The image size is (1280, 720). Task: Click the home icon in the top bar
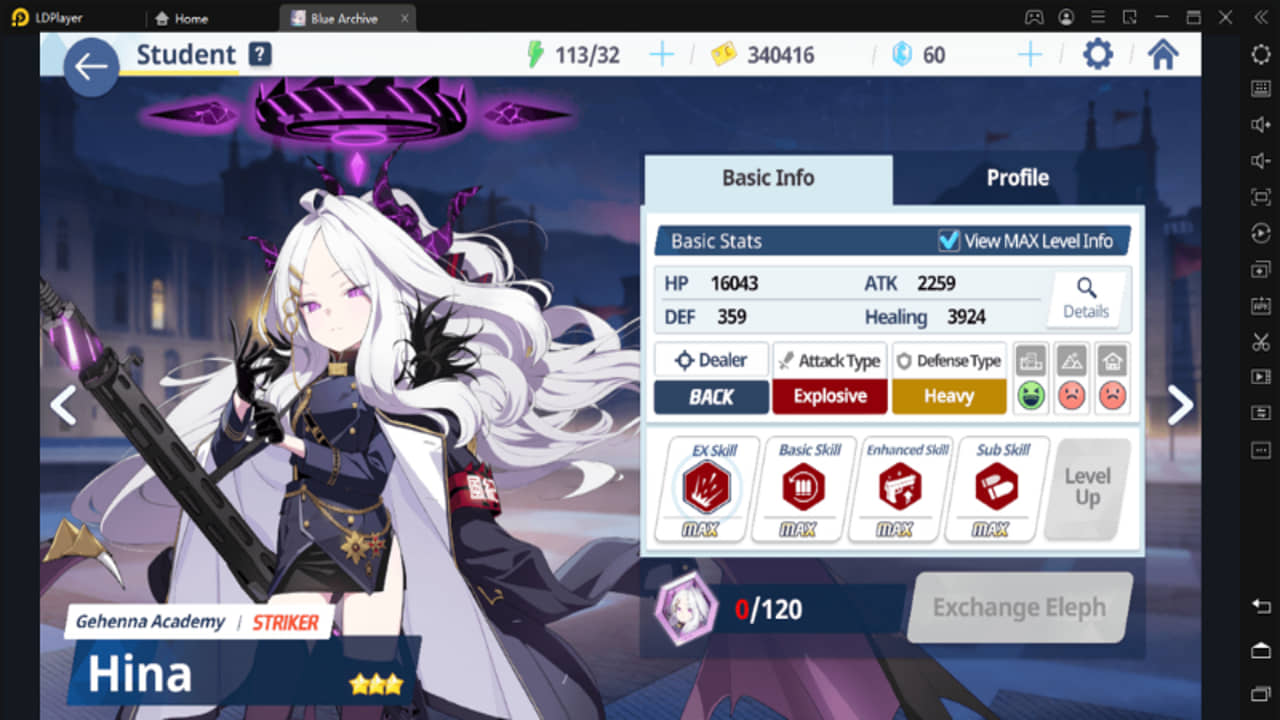(1163, 55)
